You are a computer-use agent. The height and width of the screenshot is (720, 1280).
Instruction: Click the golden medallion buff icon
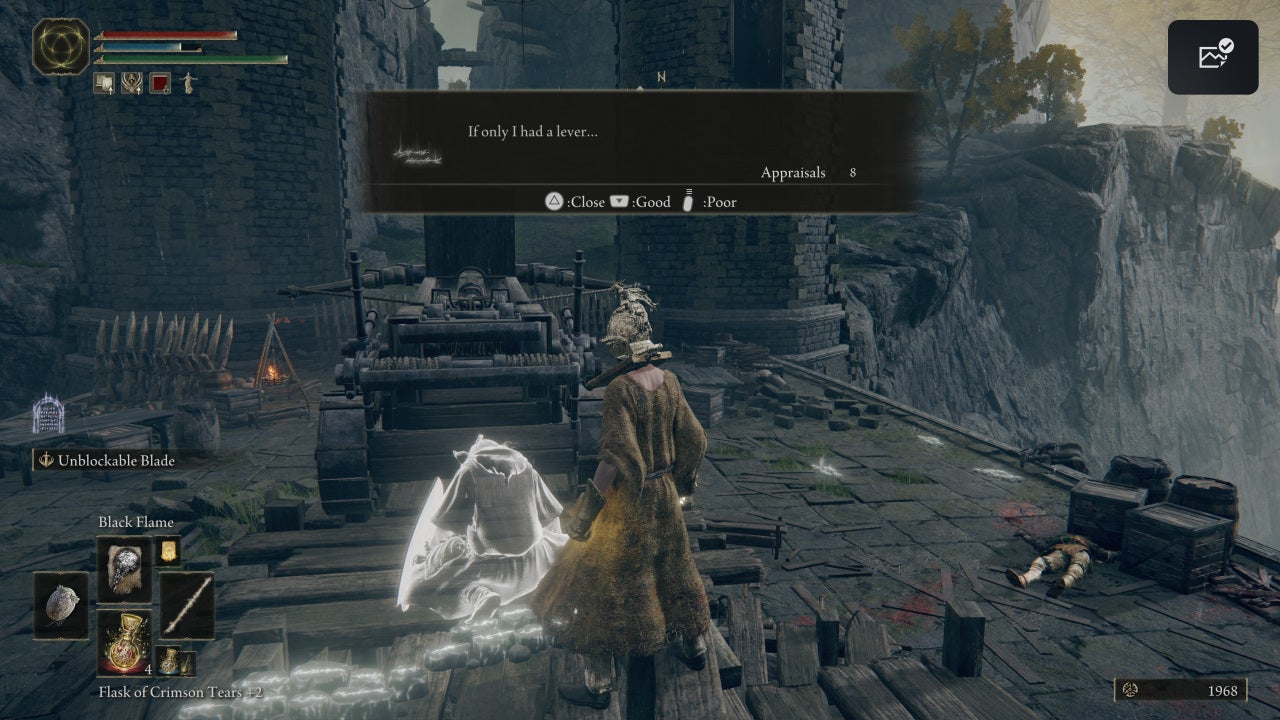(x=132, y=83)
